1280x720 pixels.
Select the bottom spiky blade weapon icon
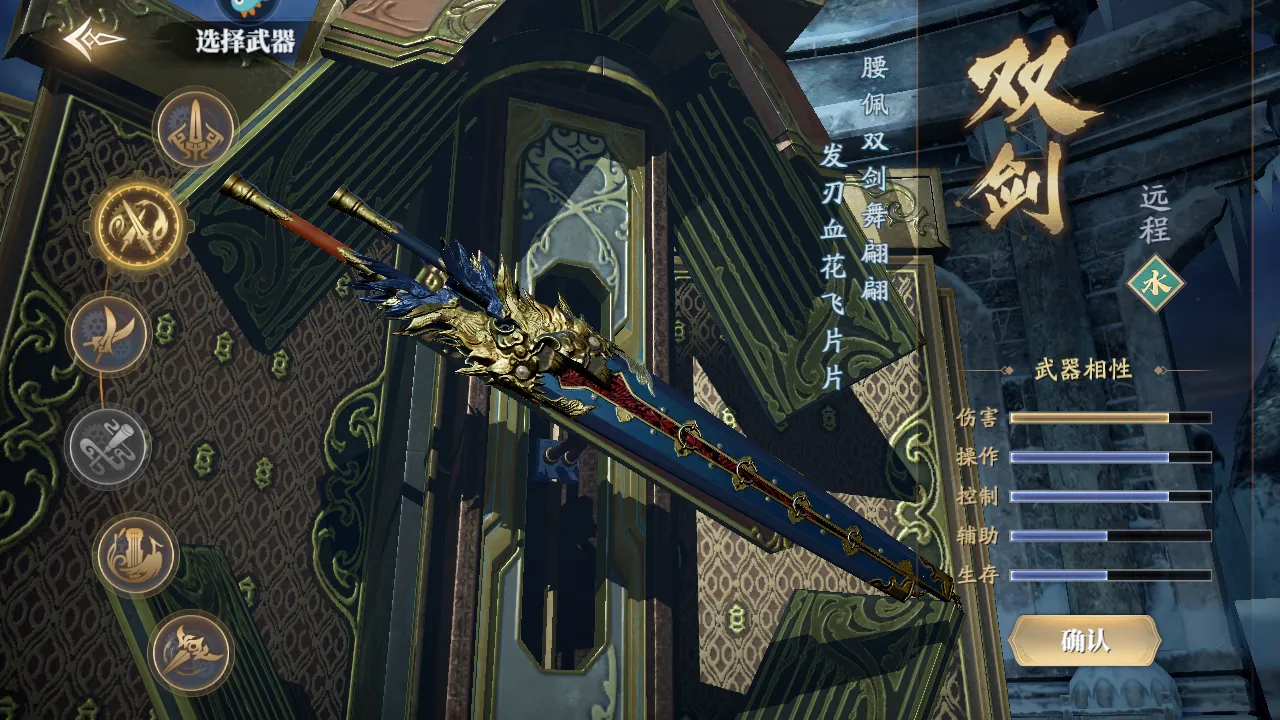190,652
